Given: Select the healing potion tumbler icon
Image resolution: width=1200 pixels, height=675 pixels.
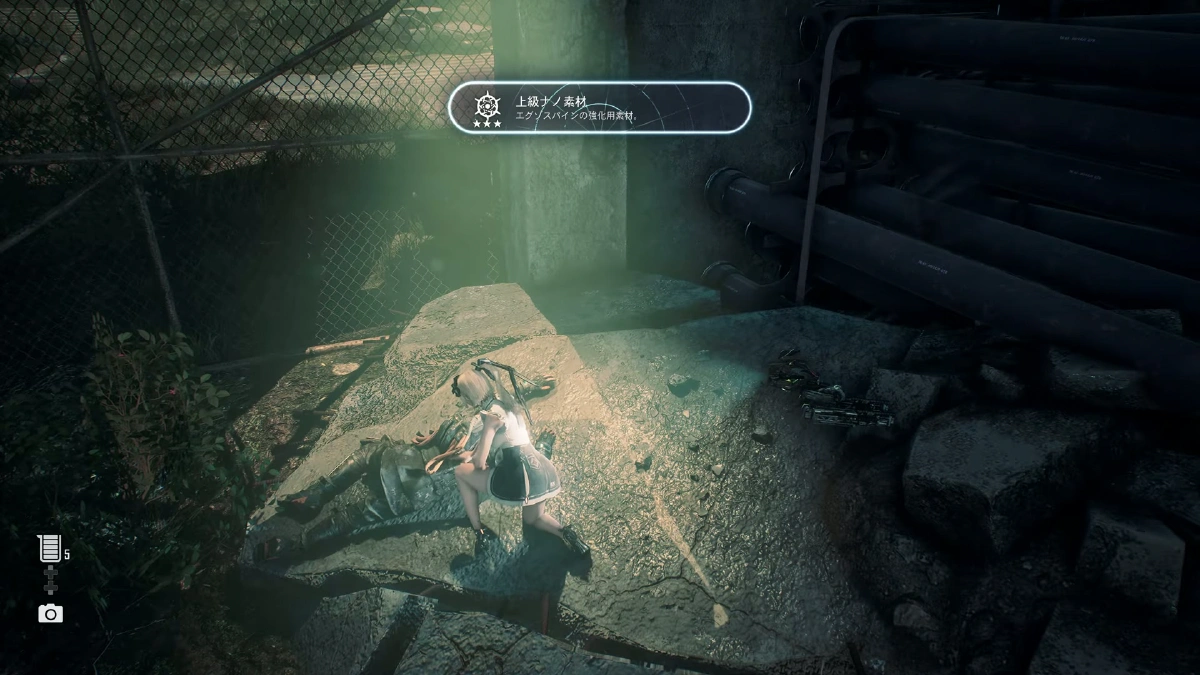Looking at the screenshot, I should pyautogui.click(x=49, y=547).
